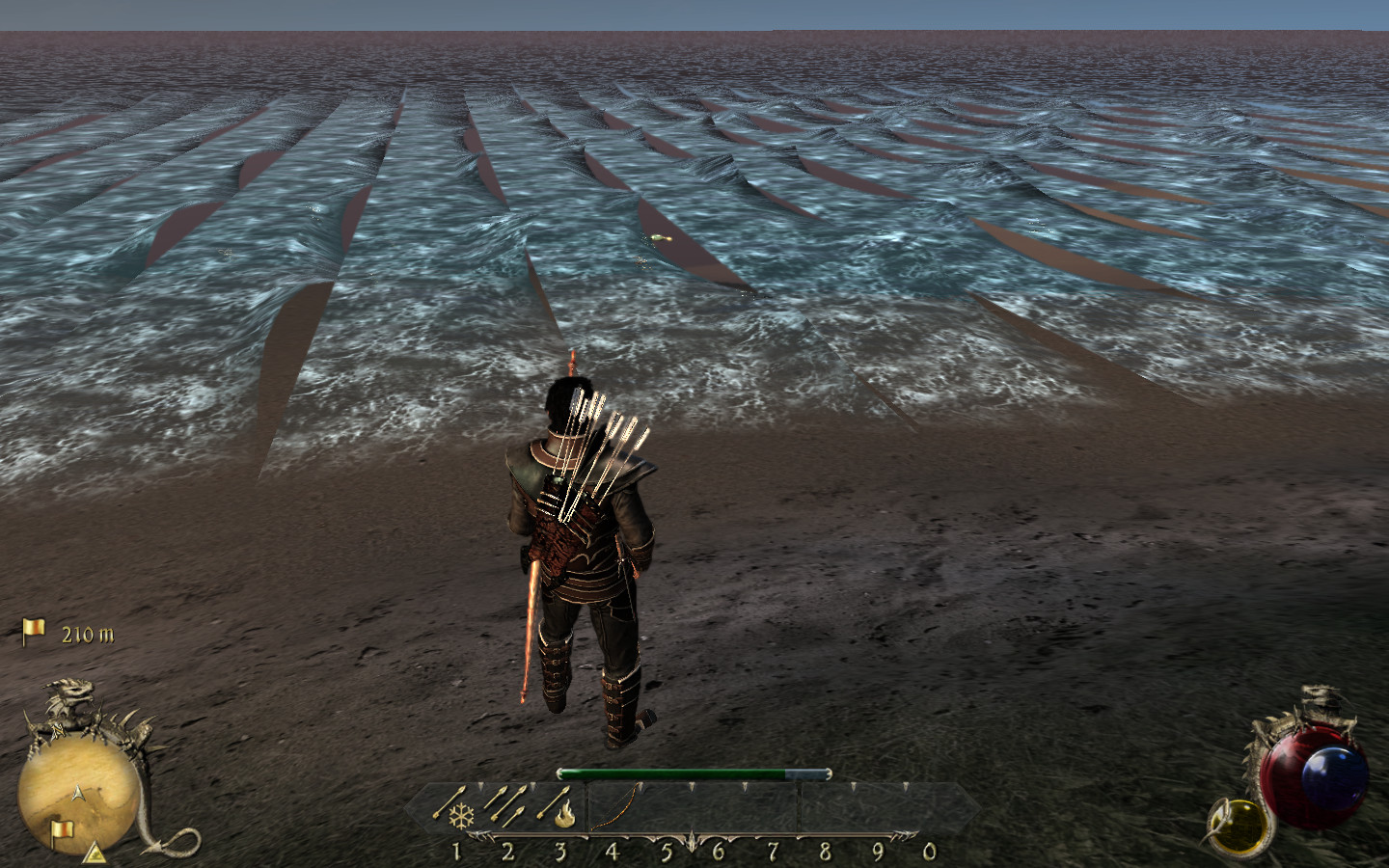The width and height of the screenshot is (1389, 868).
Task: Activate the triple arrow multishot skill
Action: (x=507, y=802)
